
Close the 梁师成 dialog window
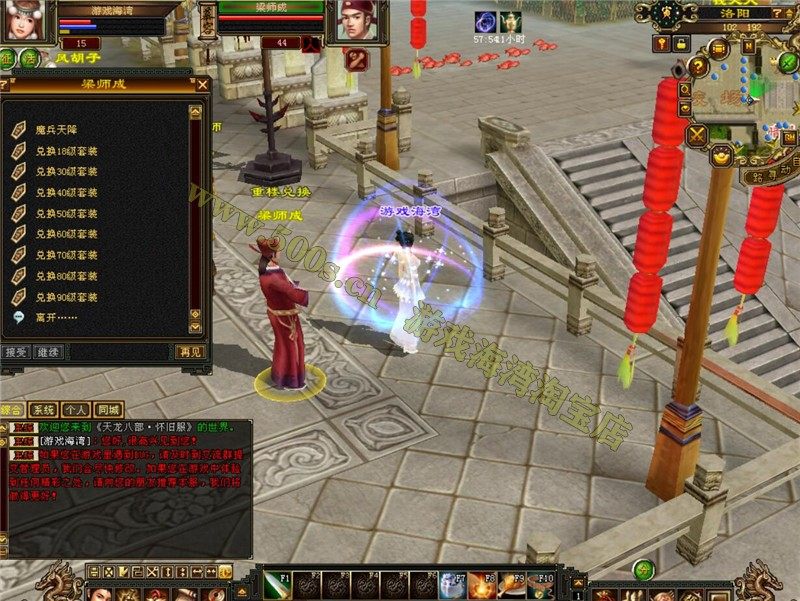[203, 86]
